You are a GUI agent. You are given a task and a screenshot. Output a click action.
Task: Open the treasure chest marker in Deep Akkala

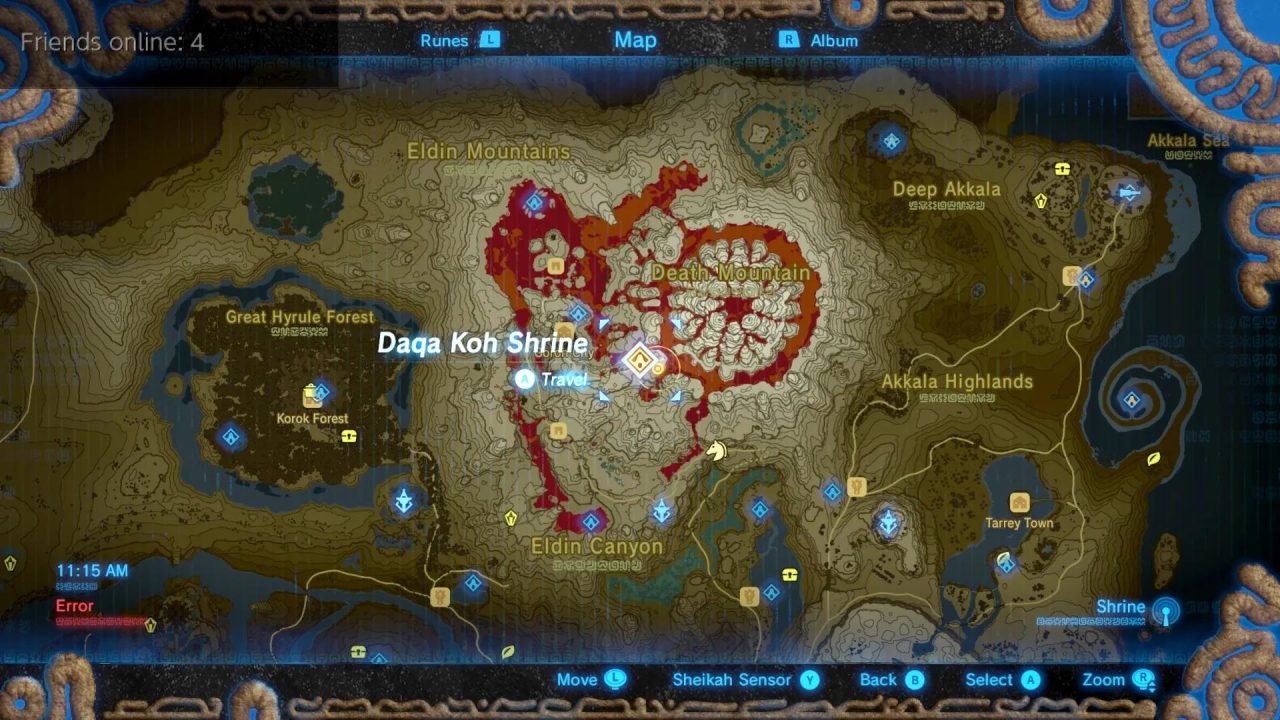[x=1062, y=169]
